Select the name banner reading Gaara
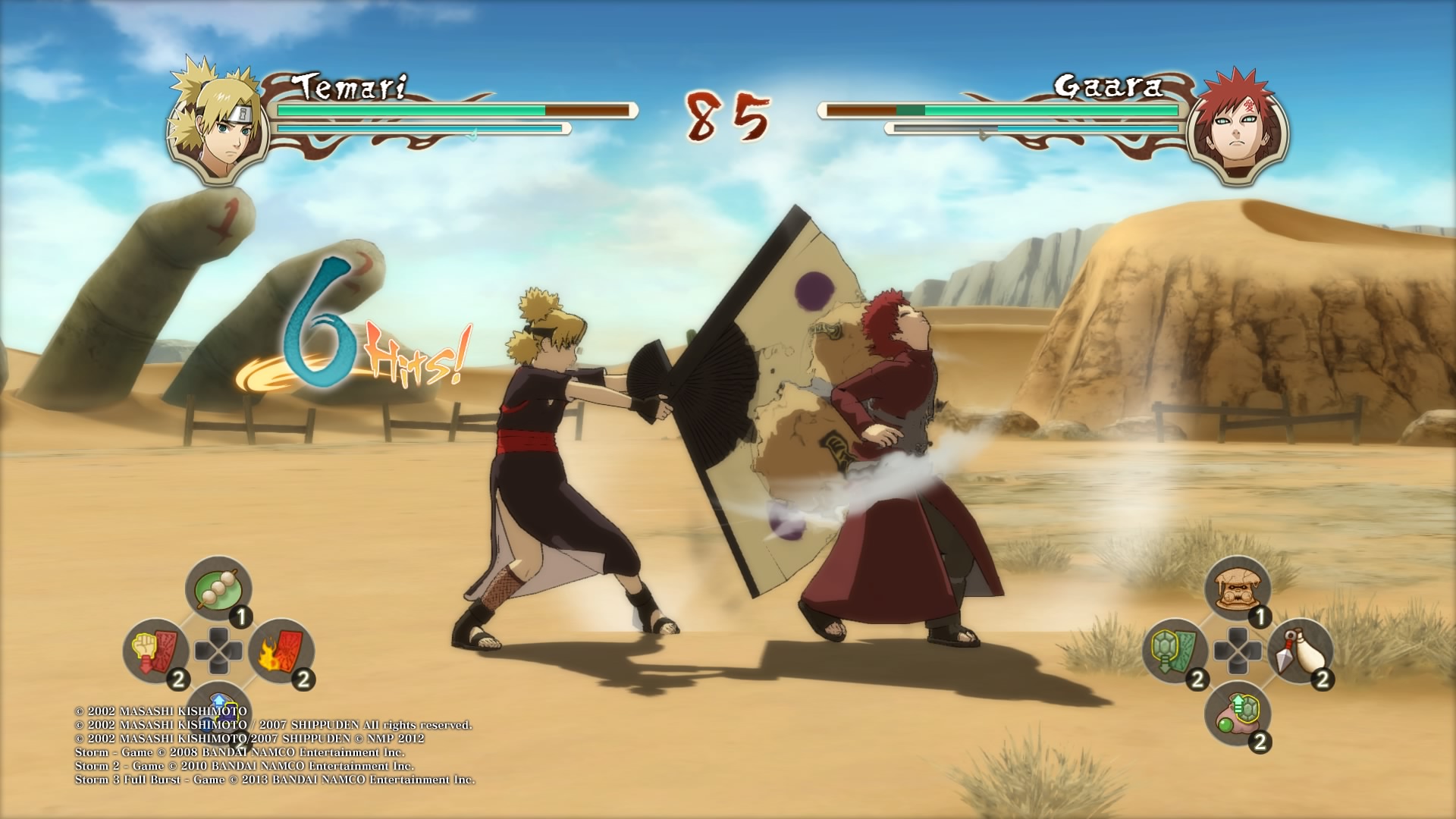1456x819 pixels. point(1107,85)
